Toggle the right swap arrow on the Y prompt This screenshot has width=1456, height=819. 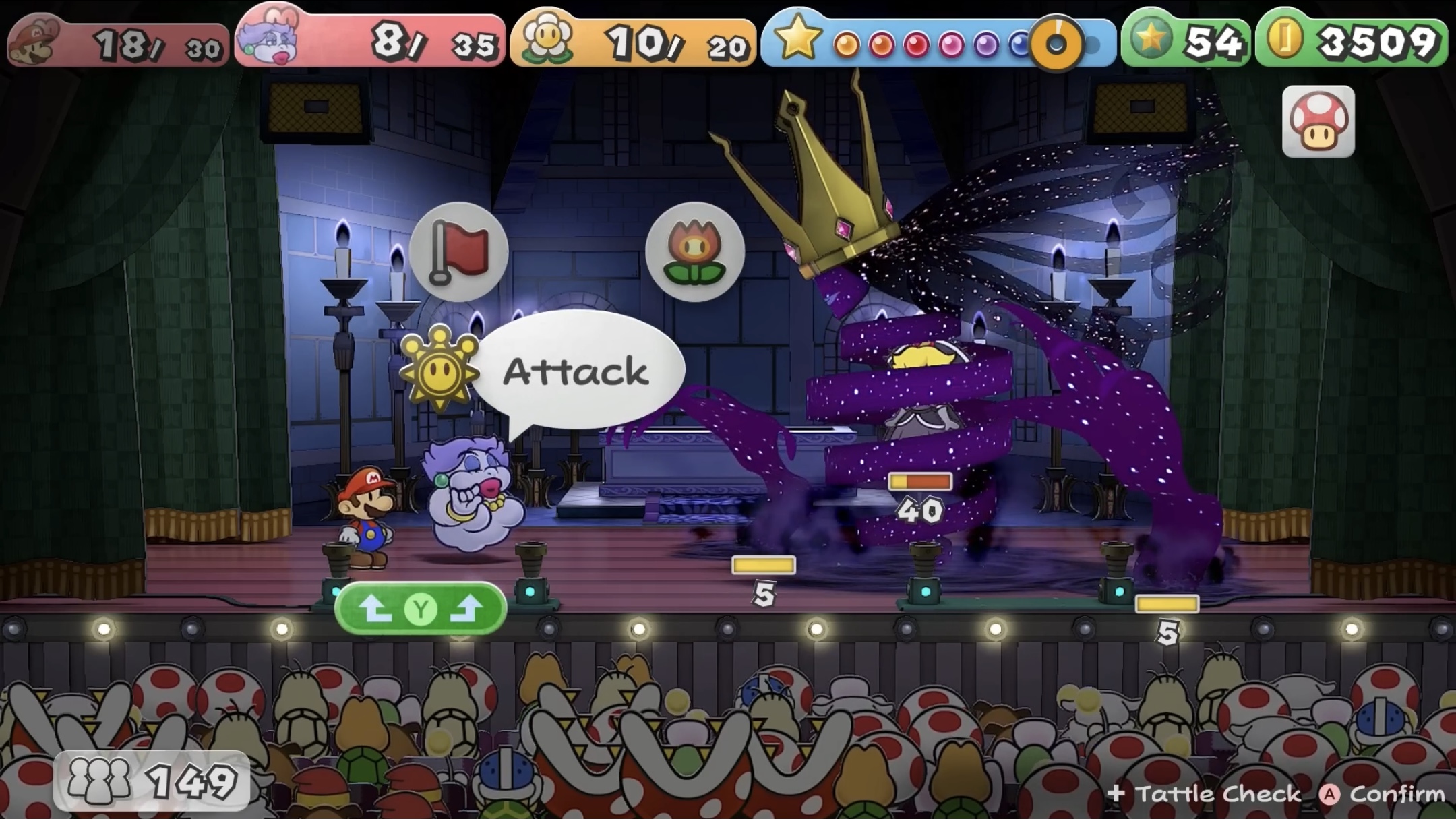tap(466, 607)
